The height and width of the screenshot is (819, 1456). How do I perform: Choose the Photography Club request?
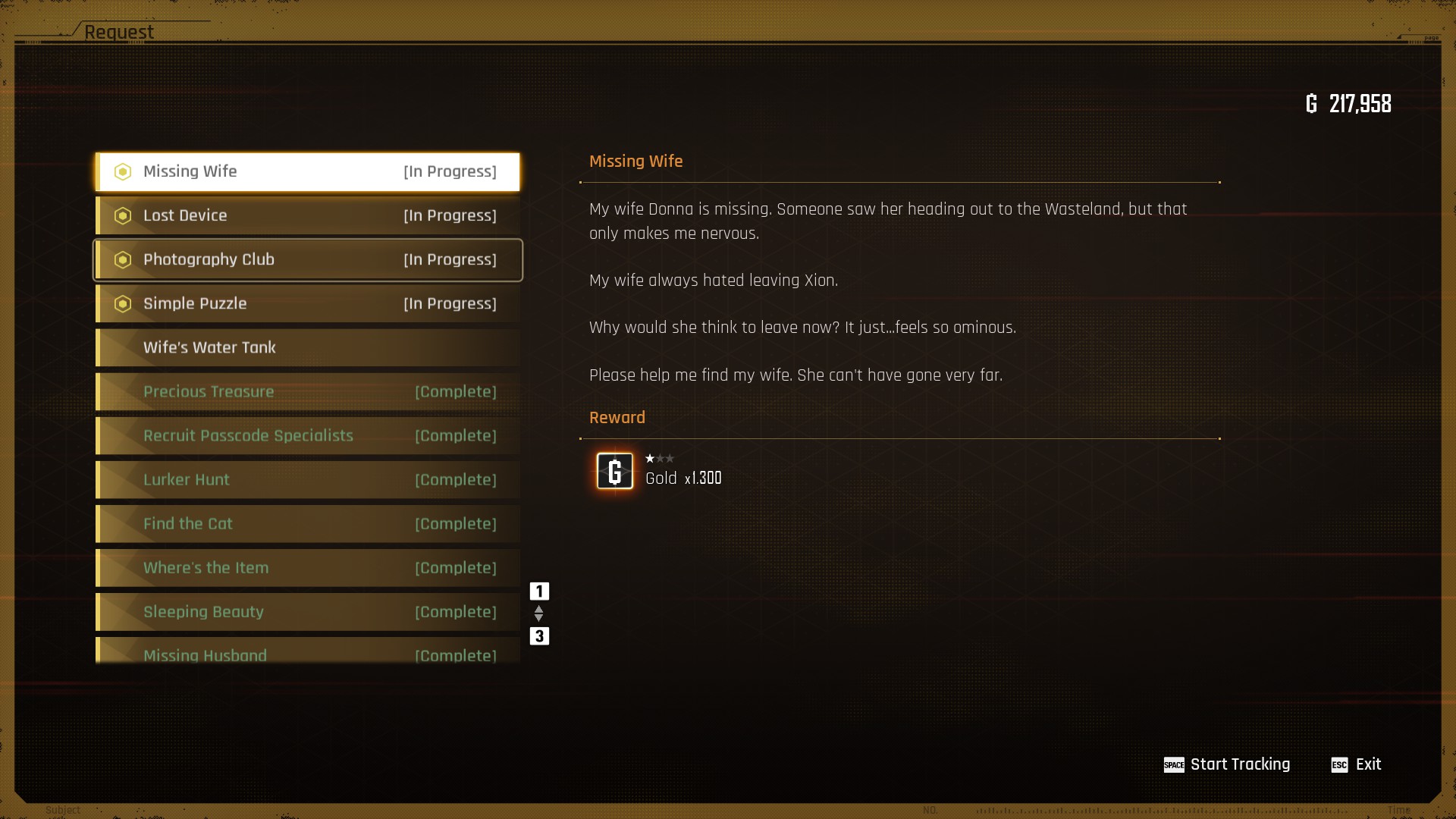point(307,260)
